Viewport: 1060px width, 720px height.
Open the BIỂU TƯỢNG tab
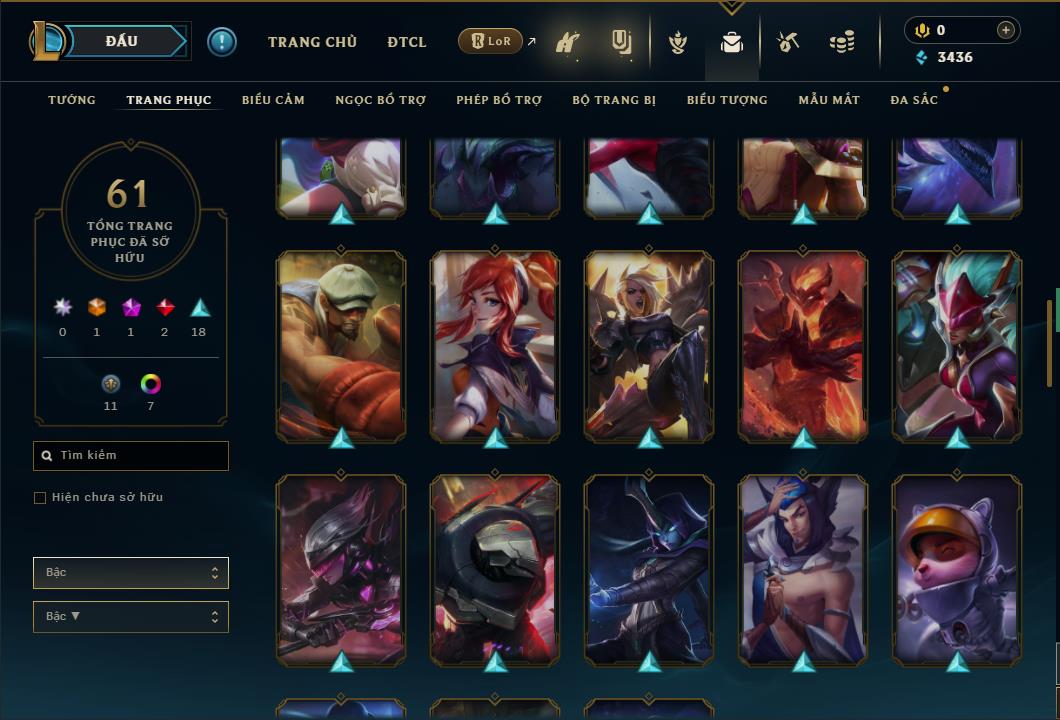point(727,100)
